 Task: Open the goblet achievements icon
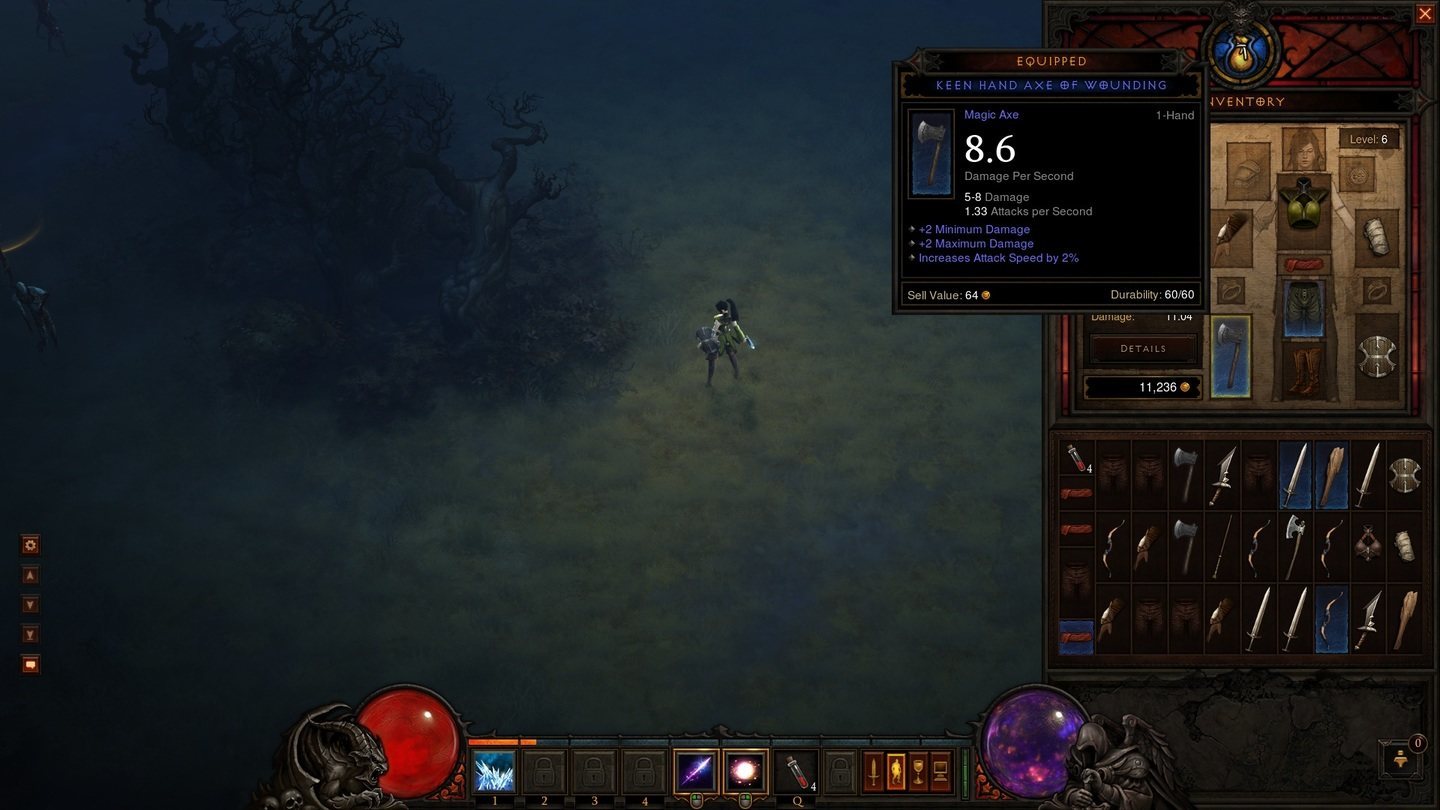pos(920,770)
